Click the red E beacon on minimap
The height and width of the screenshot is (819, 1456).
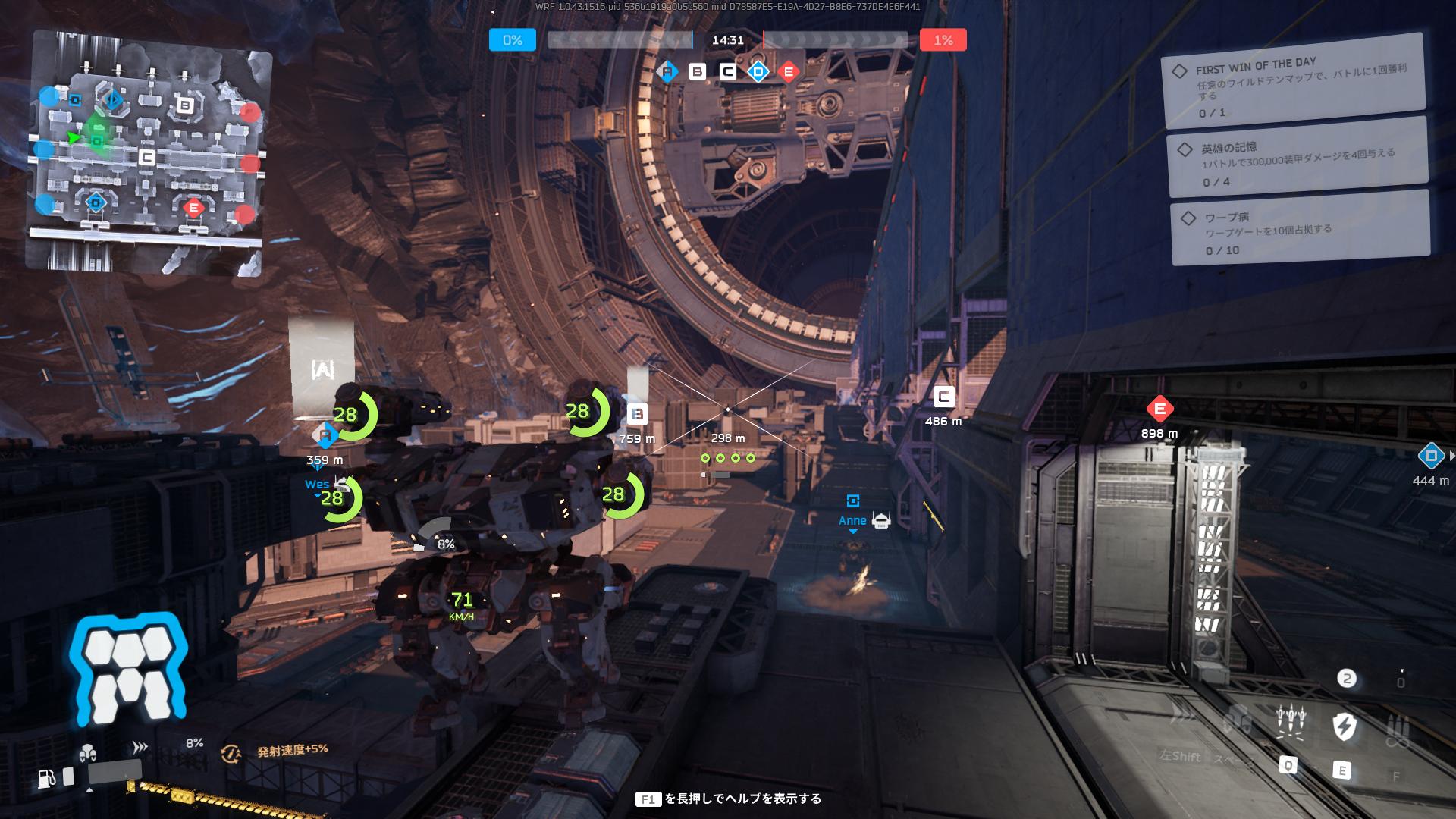193,207
